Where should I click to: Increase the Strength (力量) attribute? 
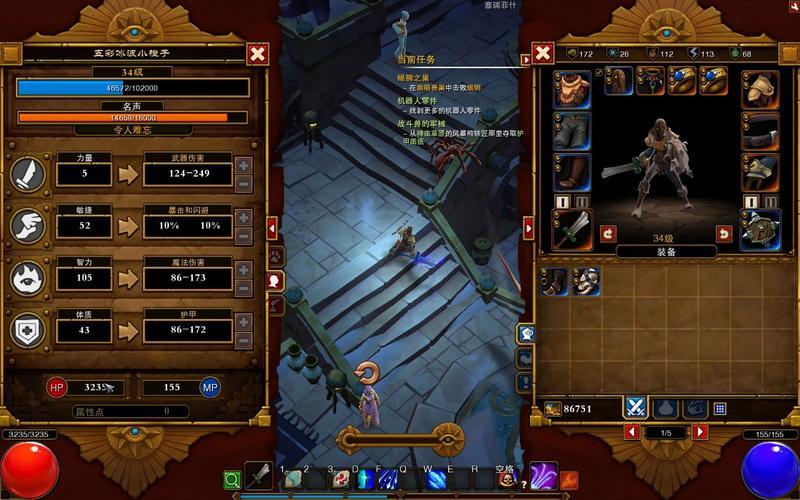[244, 164]
